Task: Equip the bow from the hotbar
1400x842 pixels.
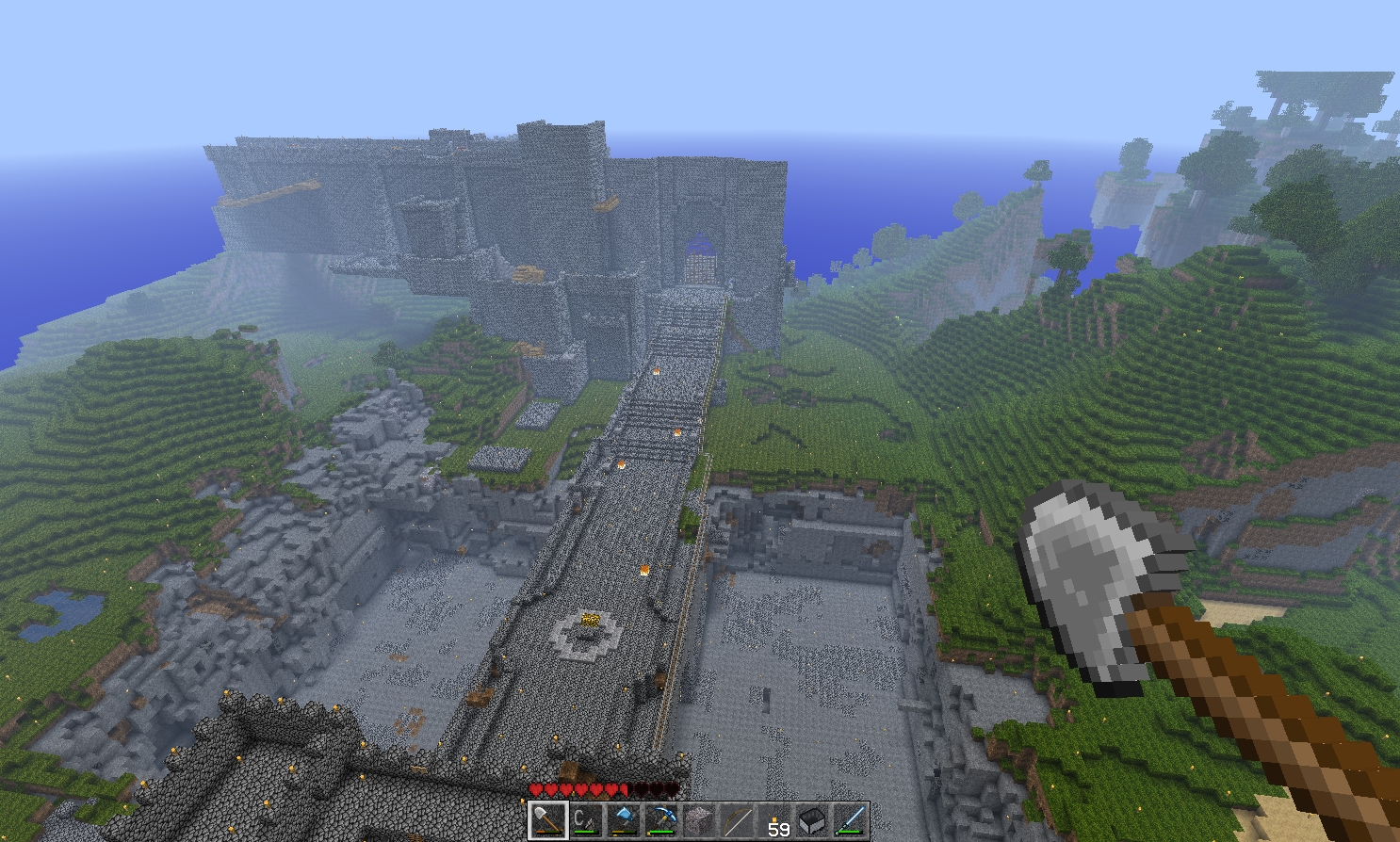Action: tap(736, 820)
